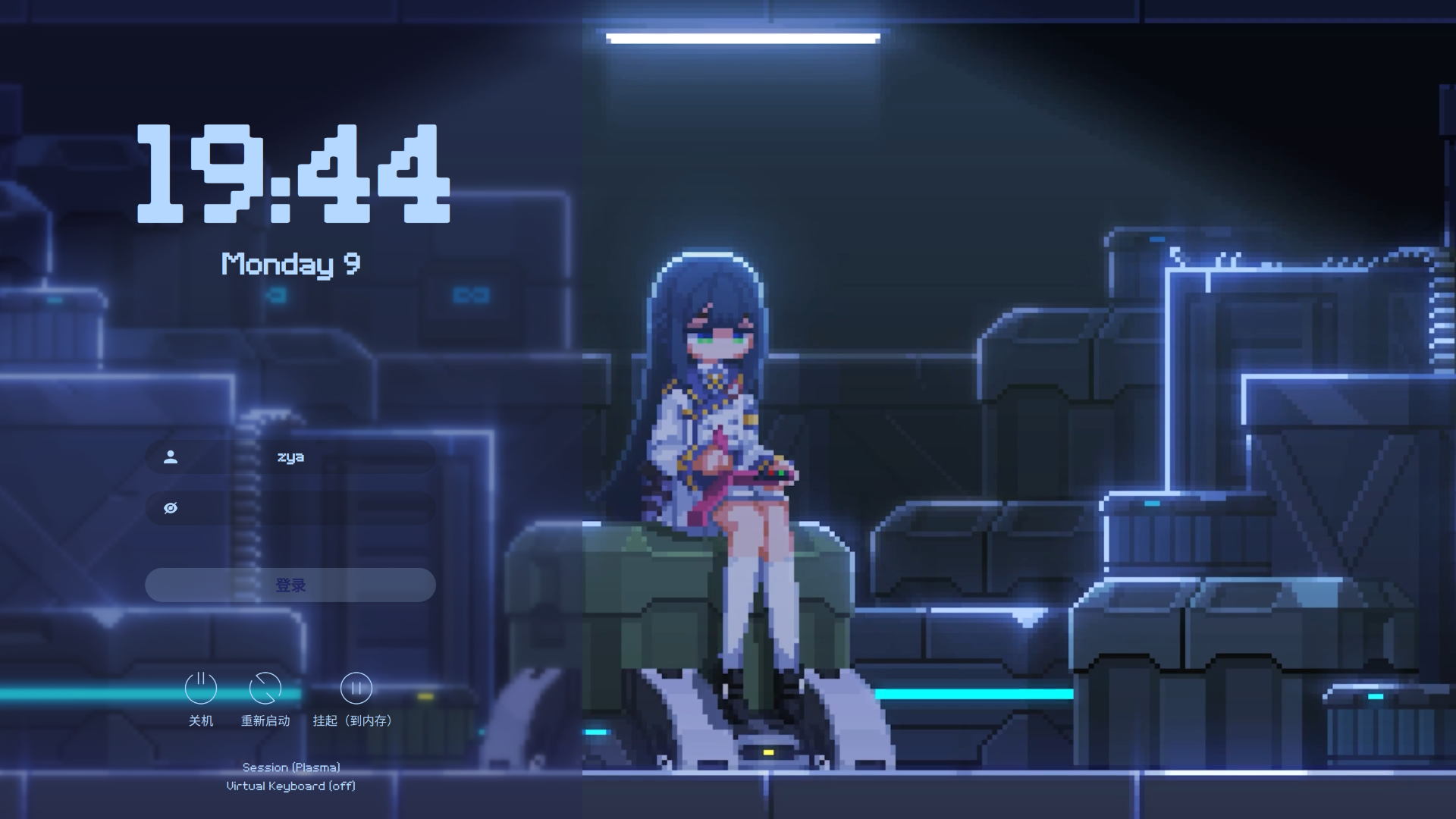Click the username field showing zya

click(x=290, y=457)
